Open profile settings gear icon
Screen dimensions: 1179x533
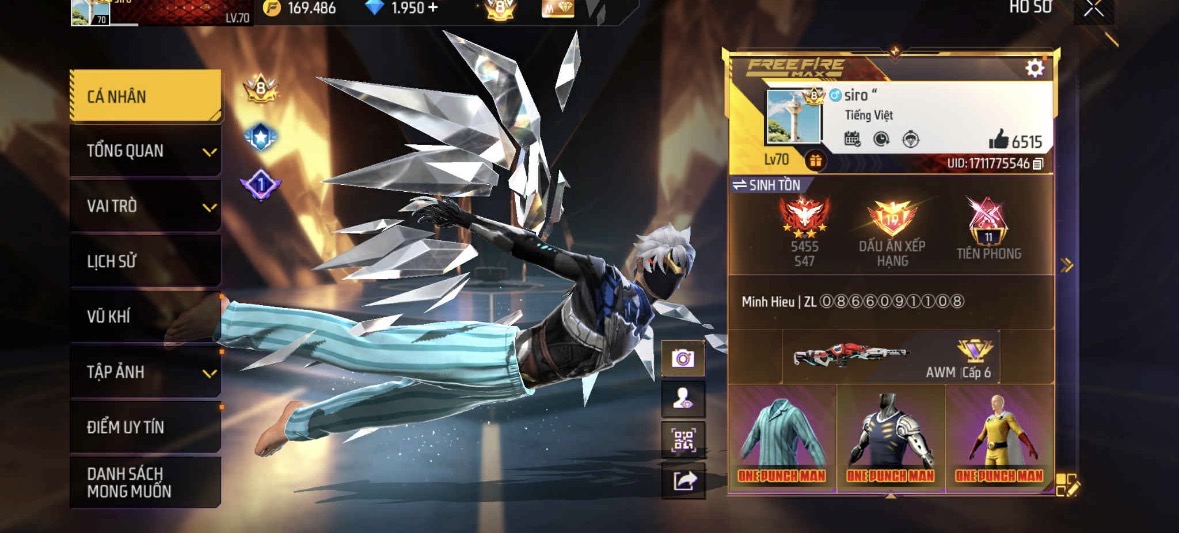point(1035,68)
